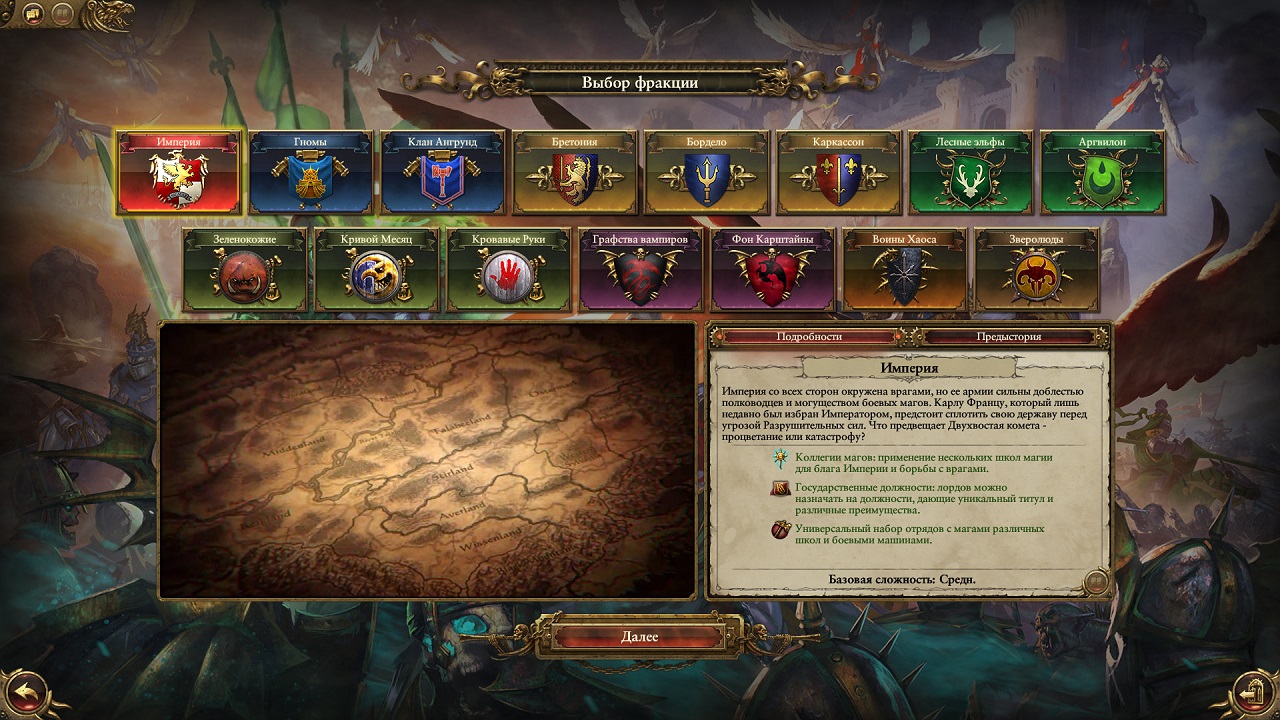This screenshot has width=1280, height=720.
Task: Choose the Фон Карштайны faction
Action: pos(773,269)
